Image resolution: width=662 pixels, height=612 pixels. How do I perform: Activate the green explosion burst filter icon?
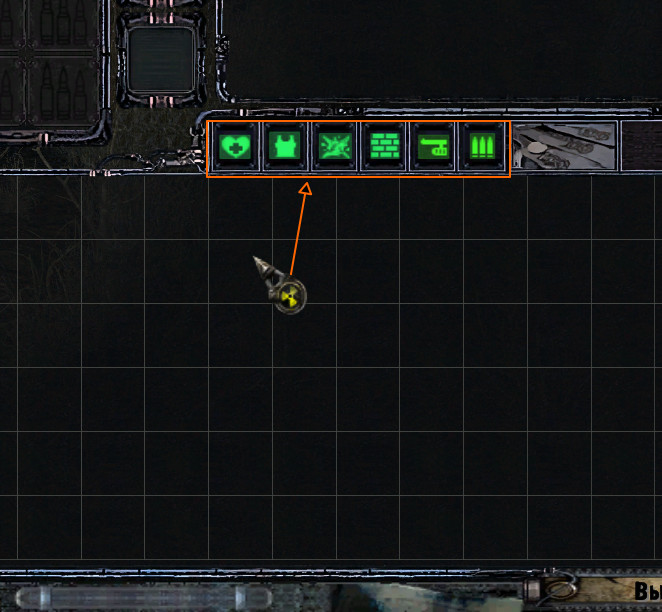point(333,148)
